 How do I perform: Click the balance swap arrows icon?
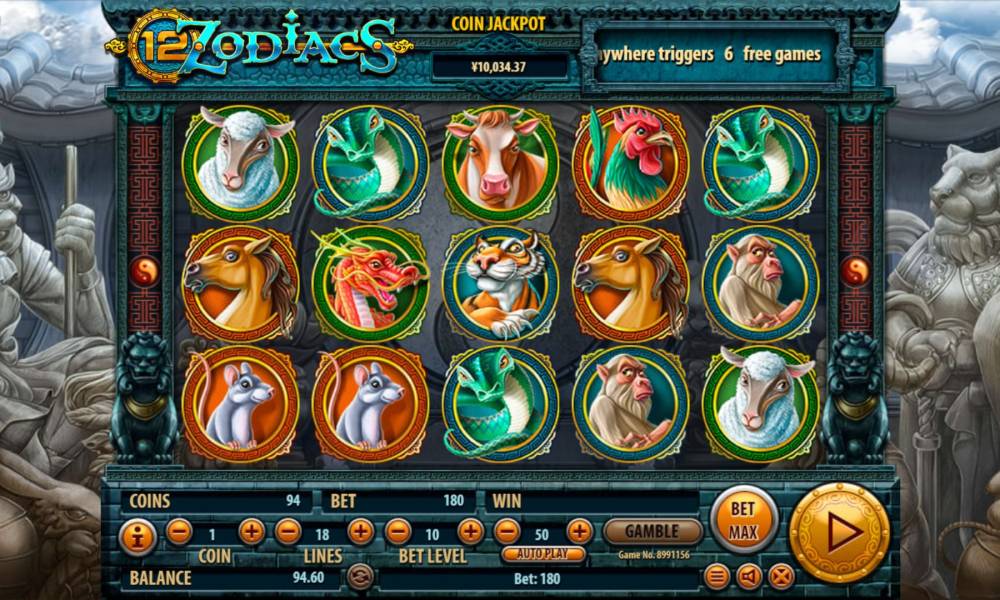(360, 576)
